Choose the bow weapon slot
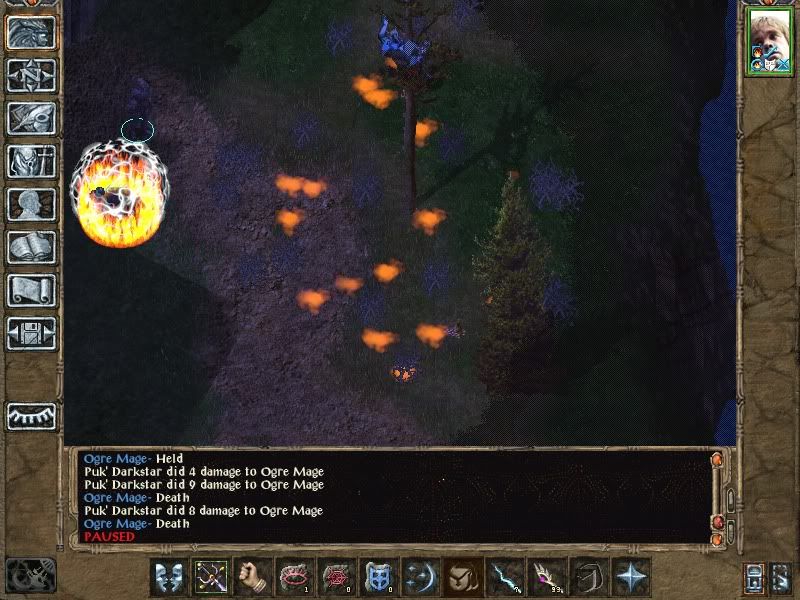 pos(211,577)
